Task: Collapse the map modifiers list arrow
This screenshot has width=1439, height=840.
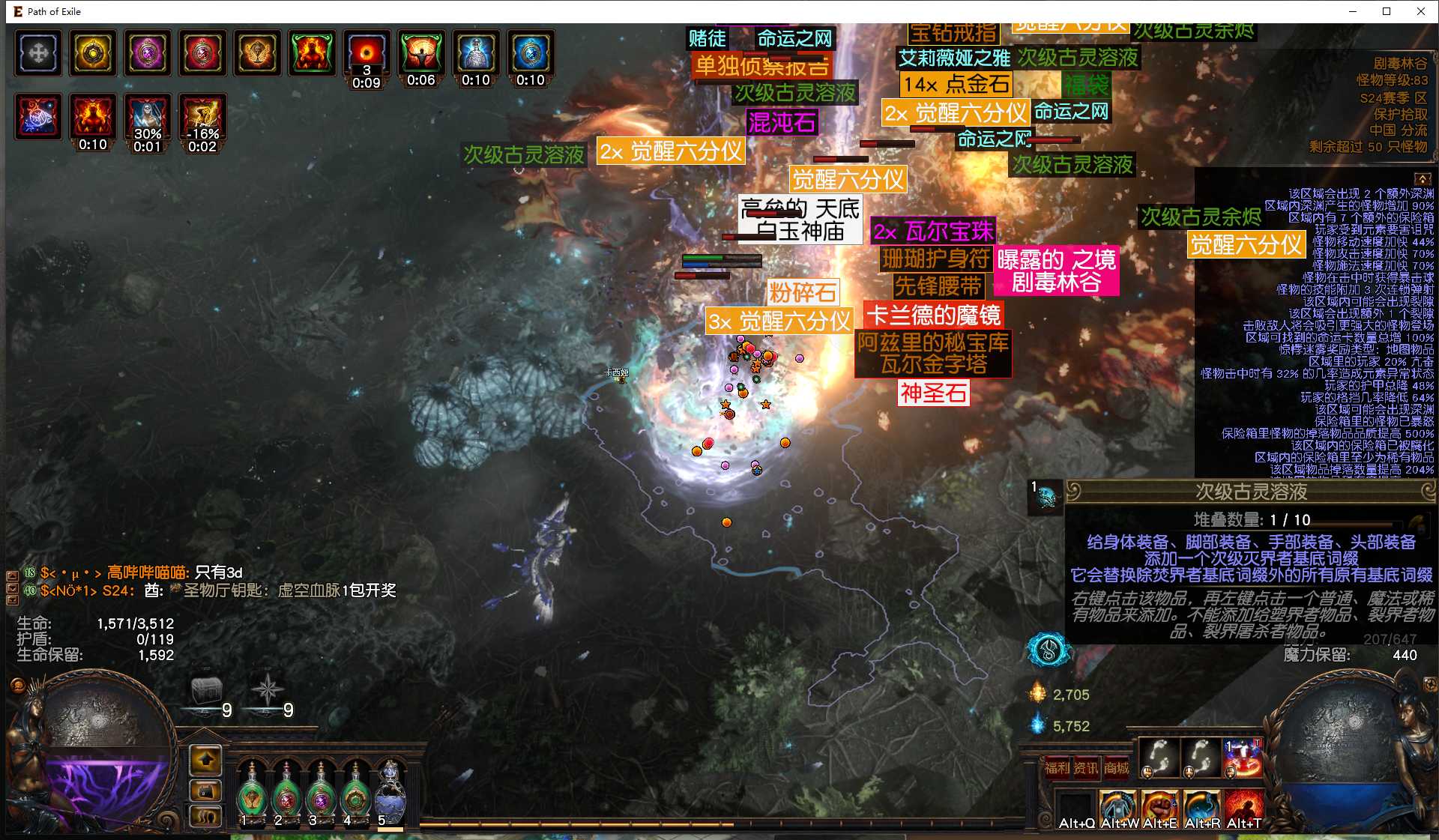Action: tap(1422, 179)
